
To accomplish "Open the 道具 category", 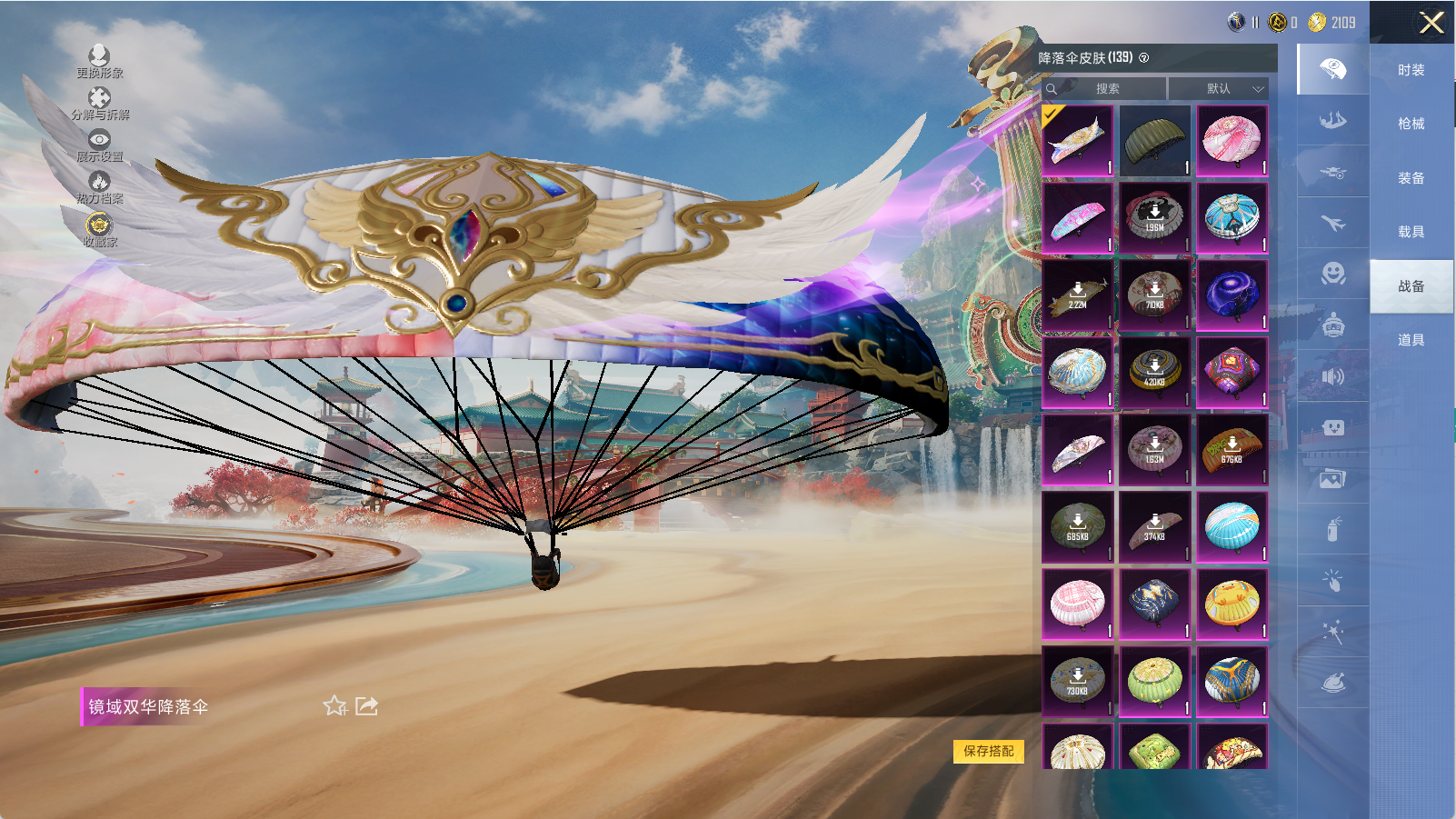I will [1411, 340].
